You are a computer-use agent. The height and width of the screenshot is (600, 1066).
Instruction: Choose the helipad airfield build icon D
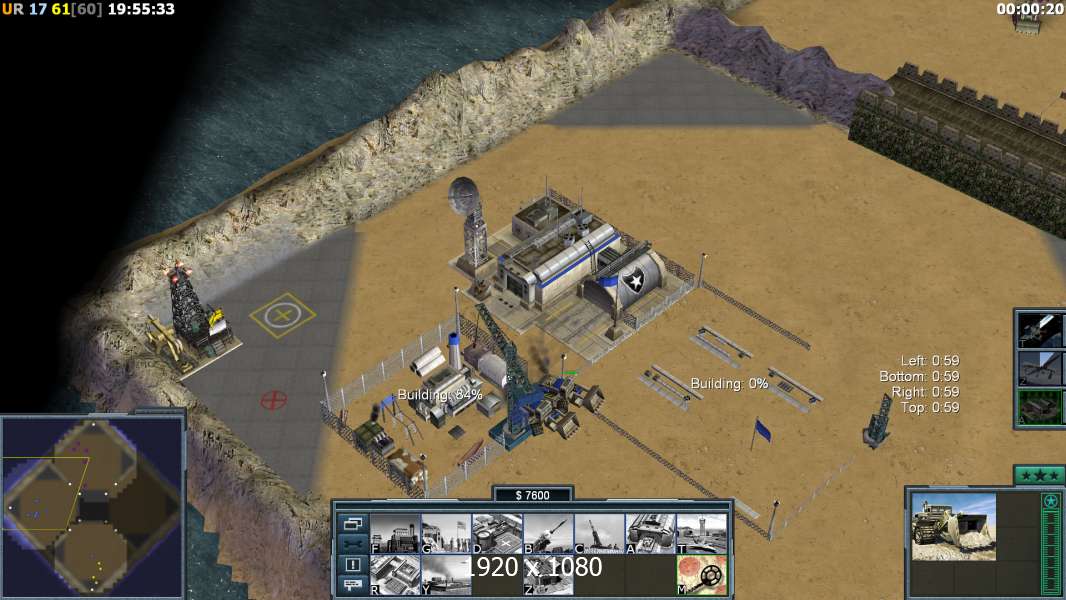click(x=497, y=533)
